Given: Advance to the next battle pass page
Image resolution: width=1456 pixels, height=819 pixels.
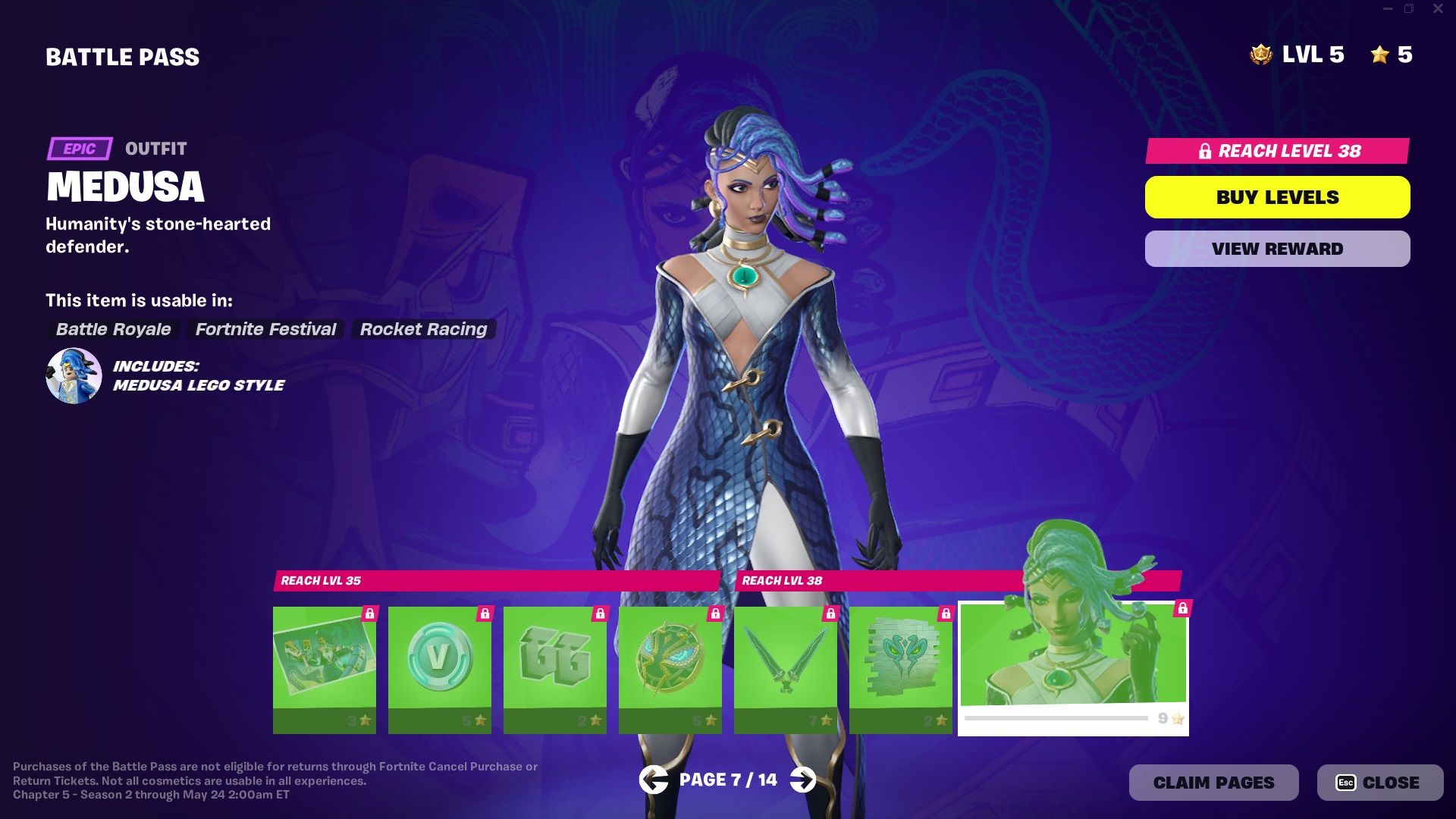Looking at the screenshot, I should (x=802, y=779).
